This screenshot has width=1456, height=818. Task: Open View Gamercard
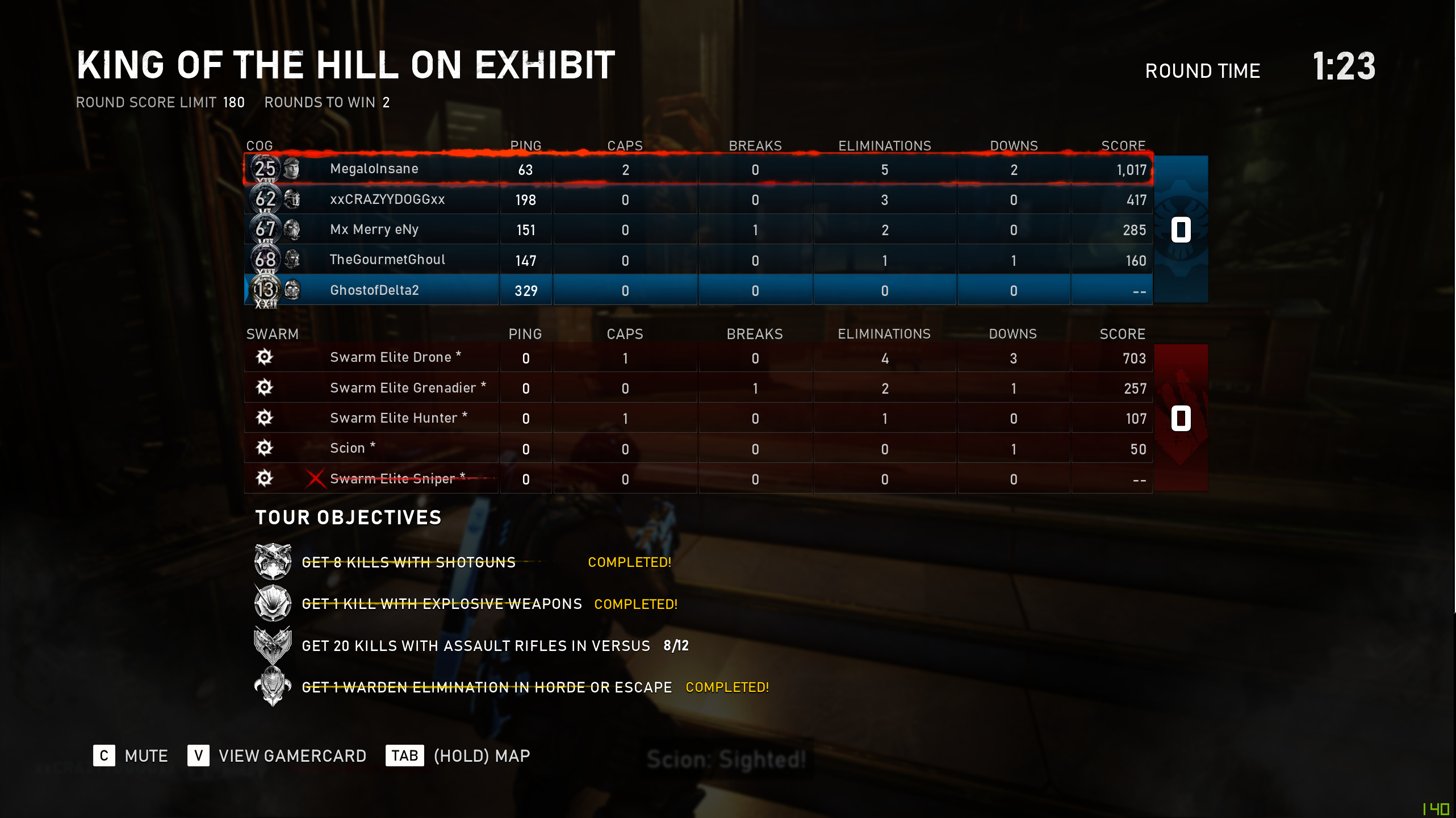pyautogui.click(x=277, y=756)
